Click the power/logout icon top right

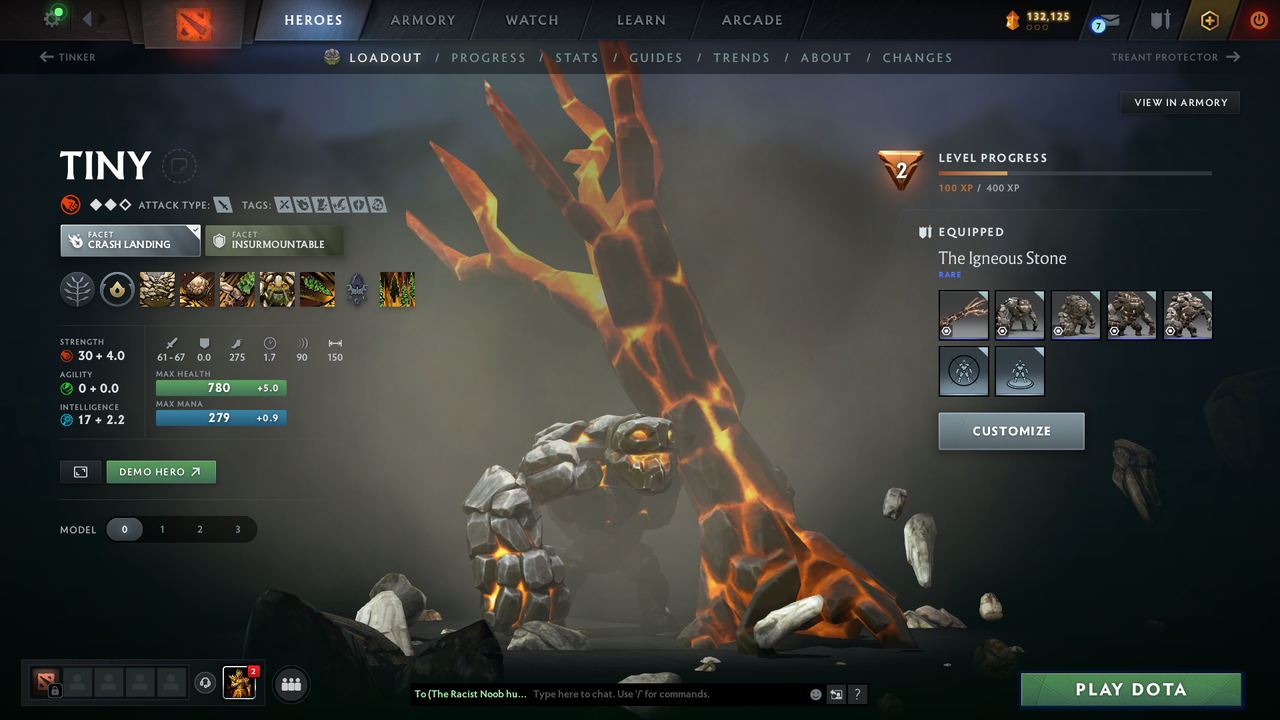1257,19
